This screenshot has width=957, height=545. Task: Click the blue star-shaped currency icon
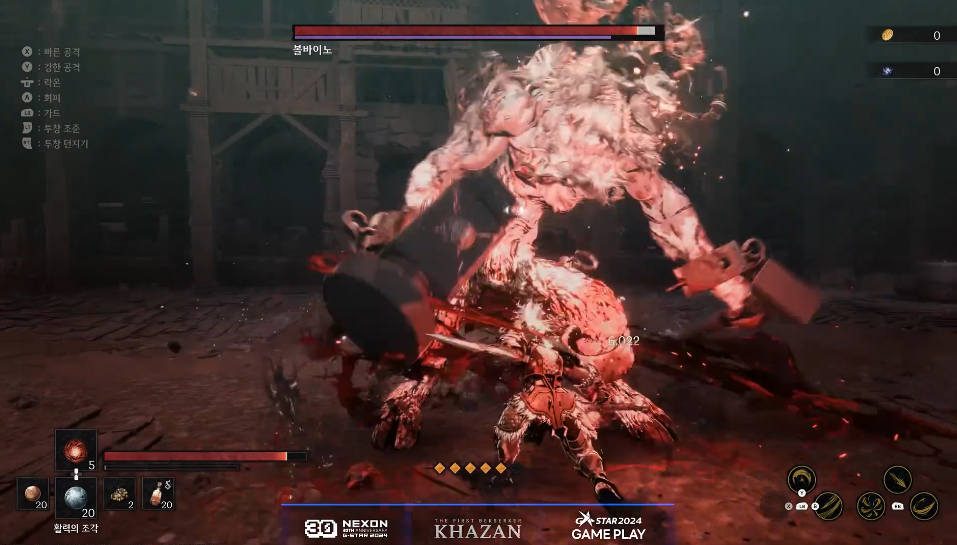(887, 71)
